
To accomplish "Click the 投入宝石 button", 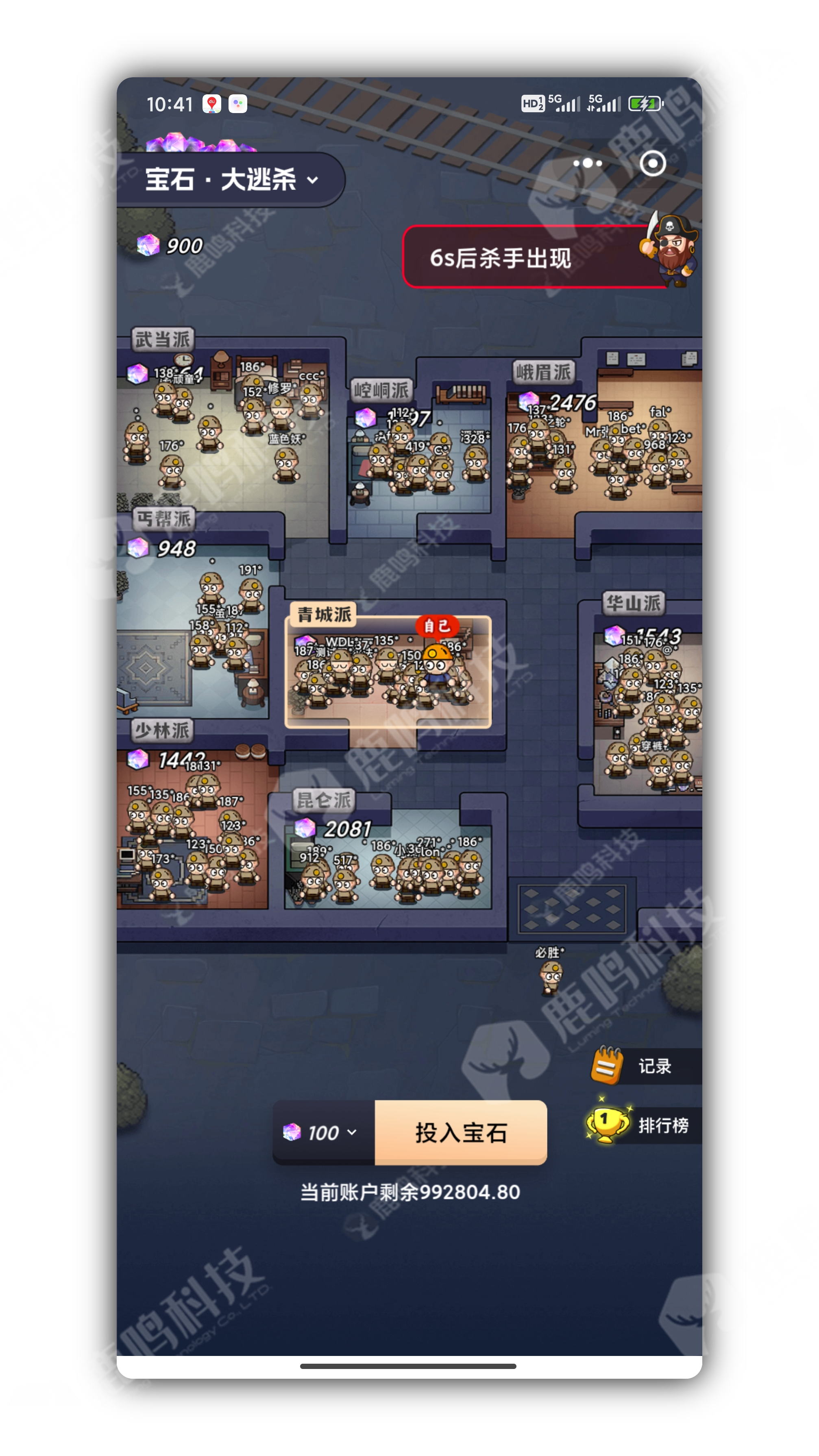I will (461, 1132).
